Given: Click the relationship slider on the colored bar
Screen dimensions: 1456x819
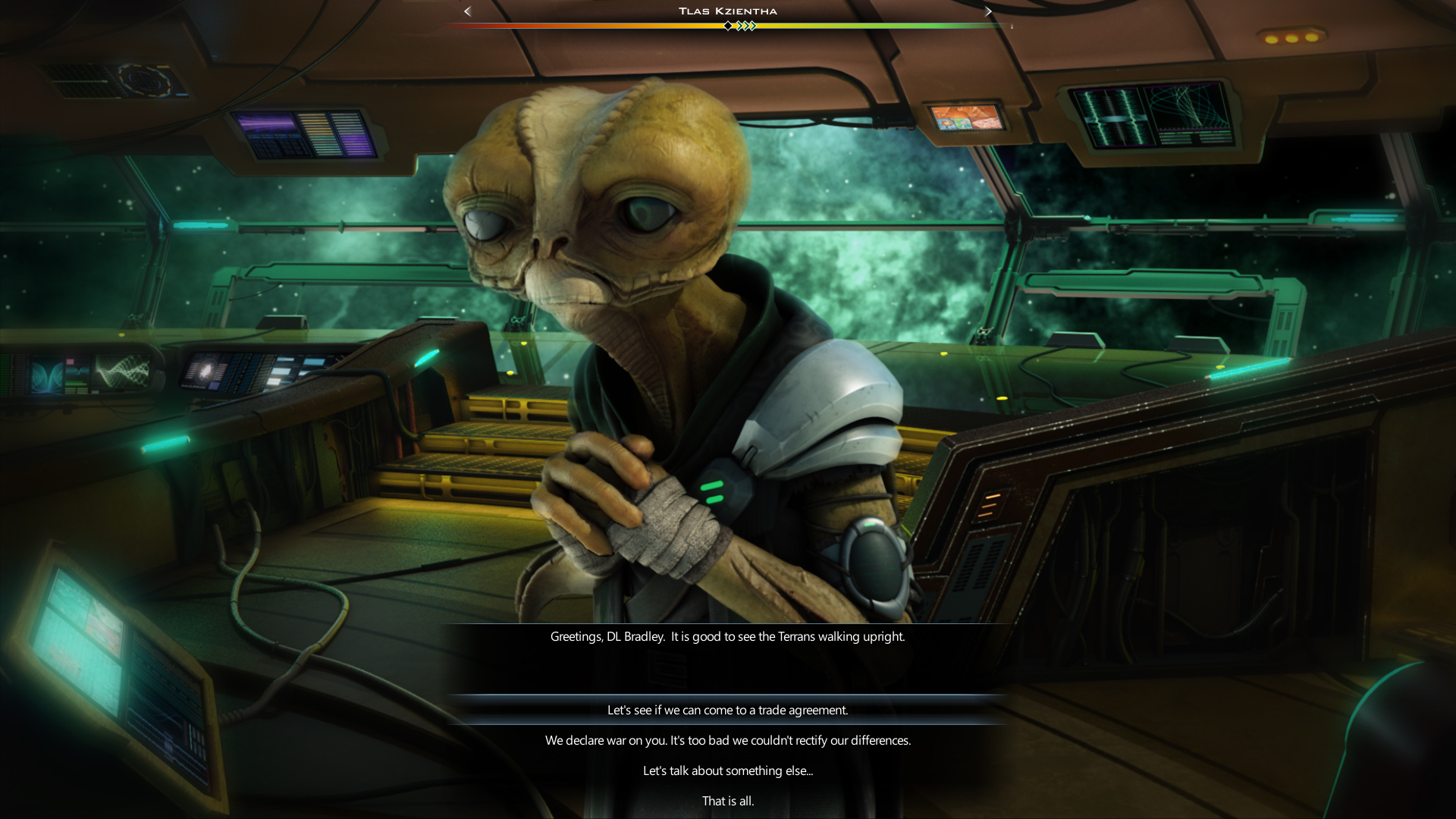Looking at the screenshot, I should point(729,26).
